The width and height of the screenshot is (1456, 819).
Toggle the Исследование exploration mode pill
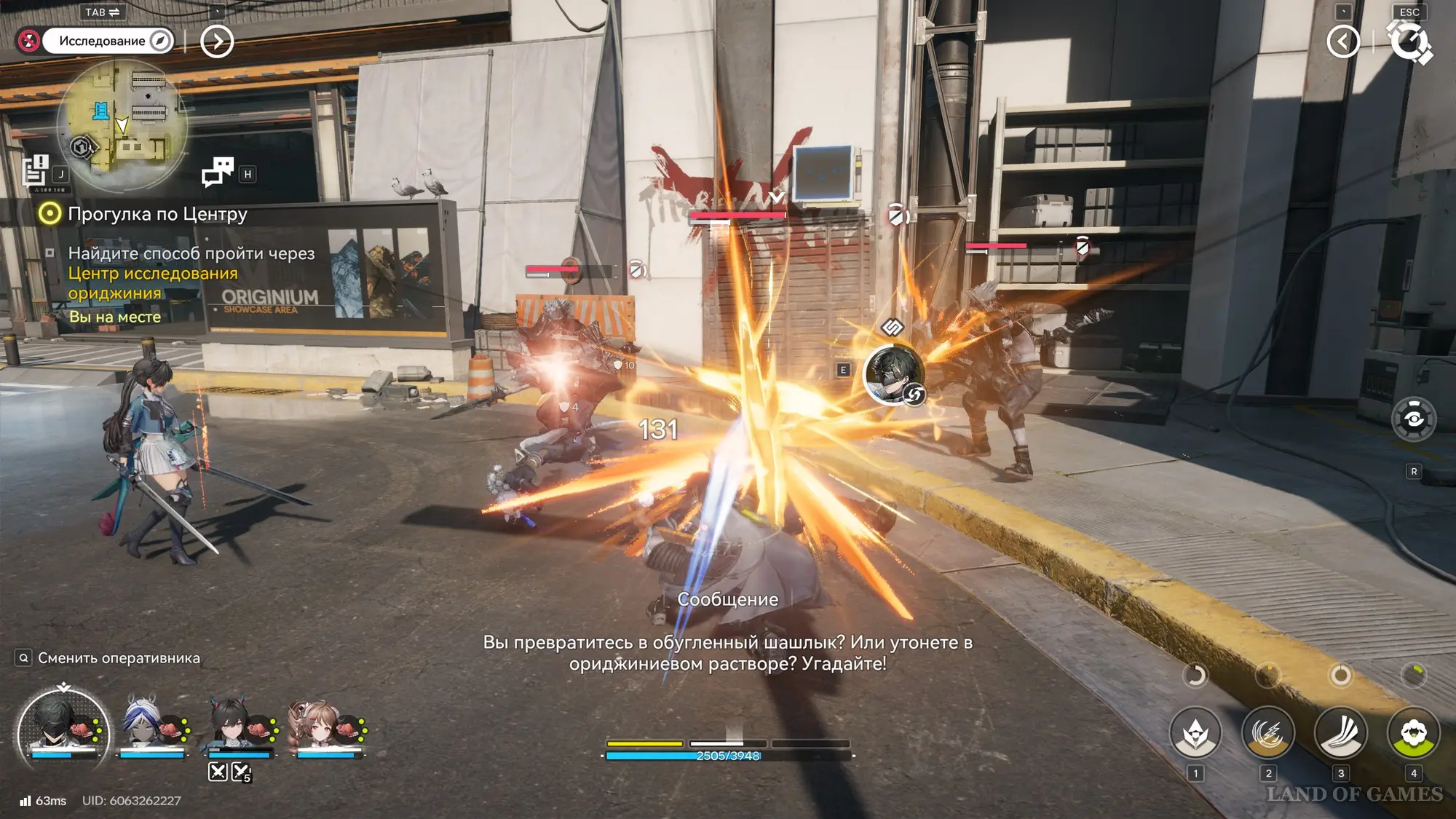click(108, 41)
